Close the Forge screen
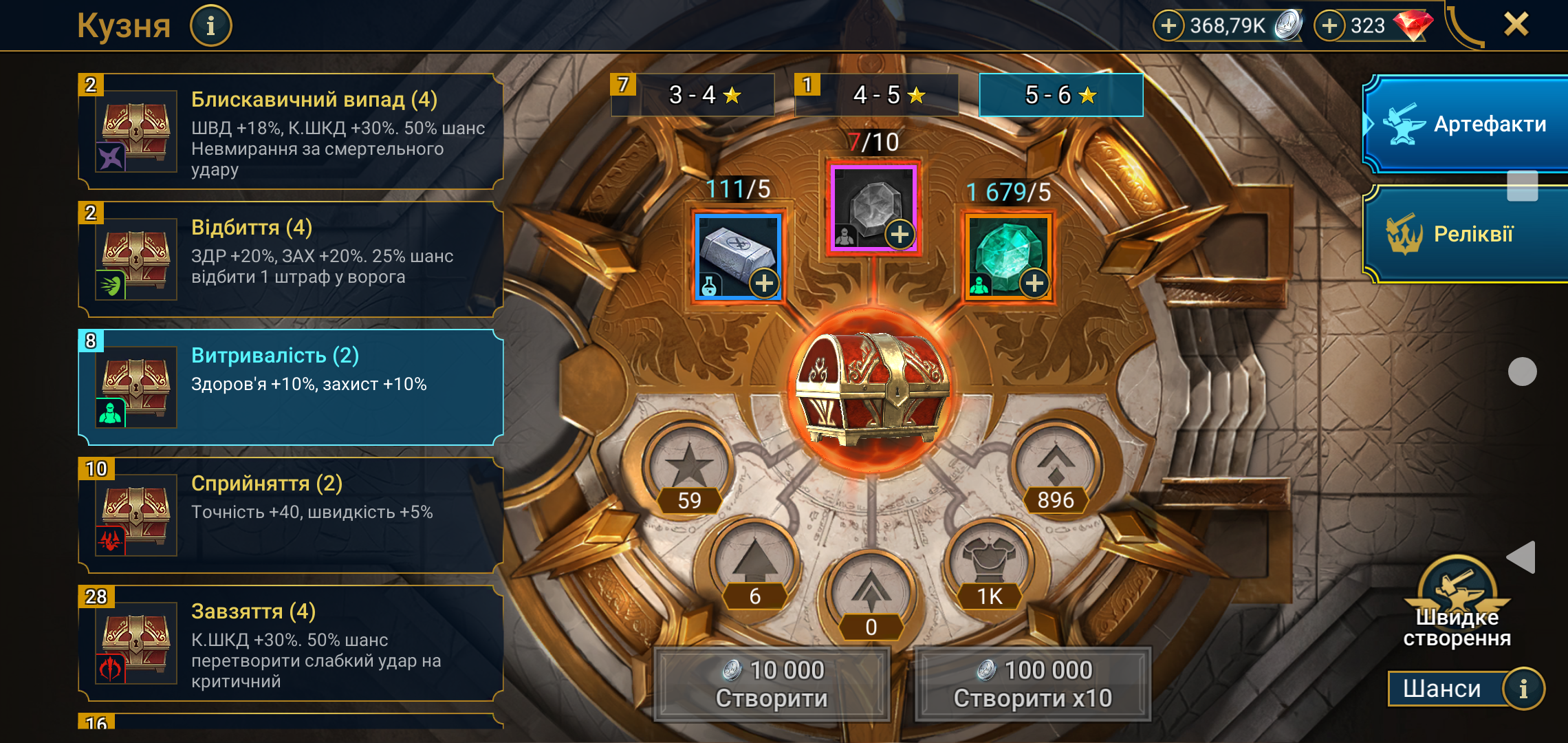Screen dimensions: 1568x743 click(1516, 25)
